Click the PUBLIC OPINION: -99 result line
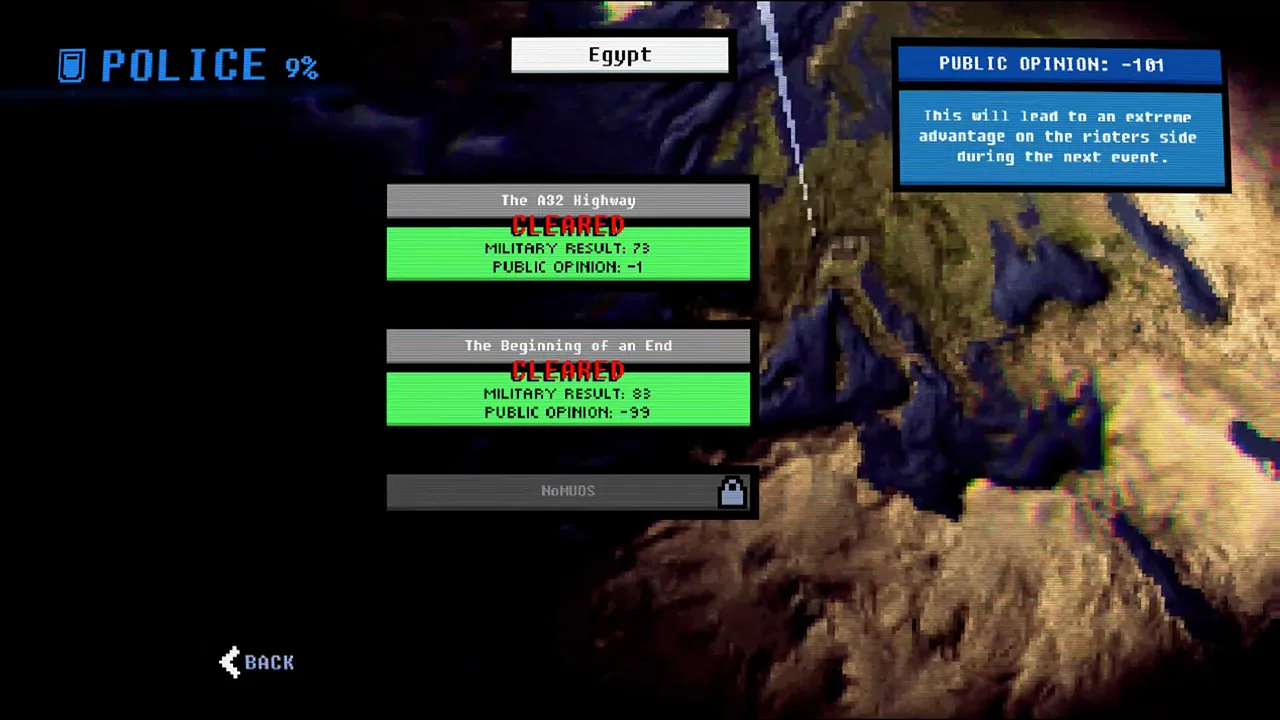The width and height of the screenshot is (1280, 720). click(568, 412)
